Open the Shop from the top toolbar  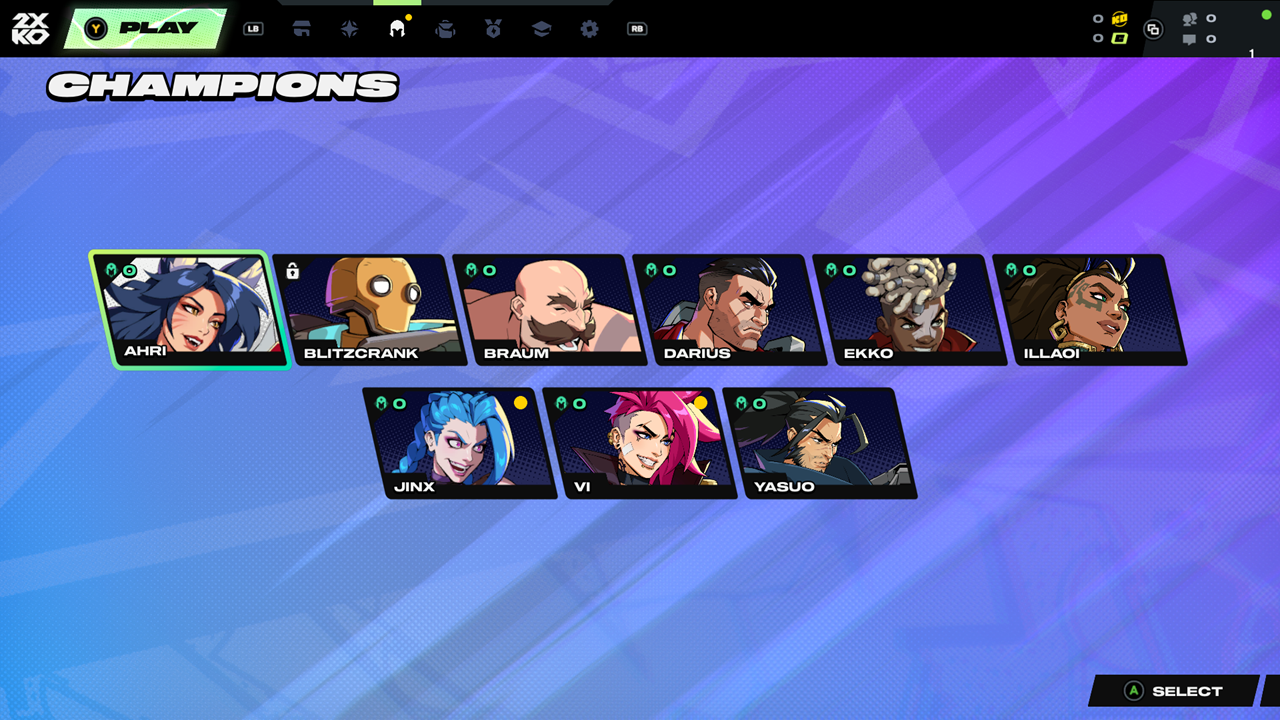point(302,28)
